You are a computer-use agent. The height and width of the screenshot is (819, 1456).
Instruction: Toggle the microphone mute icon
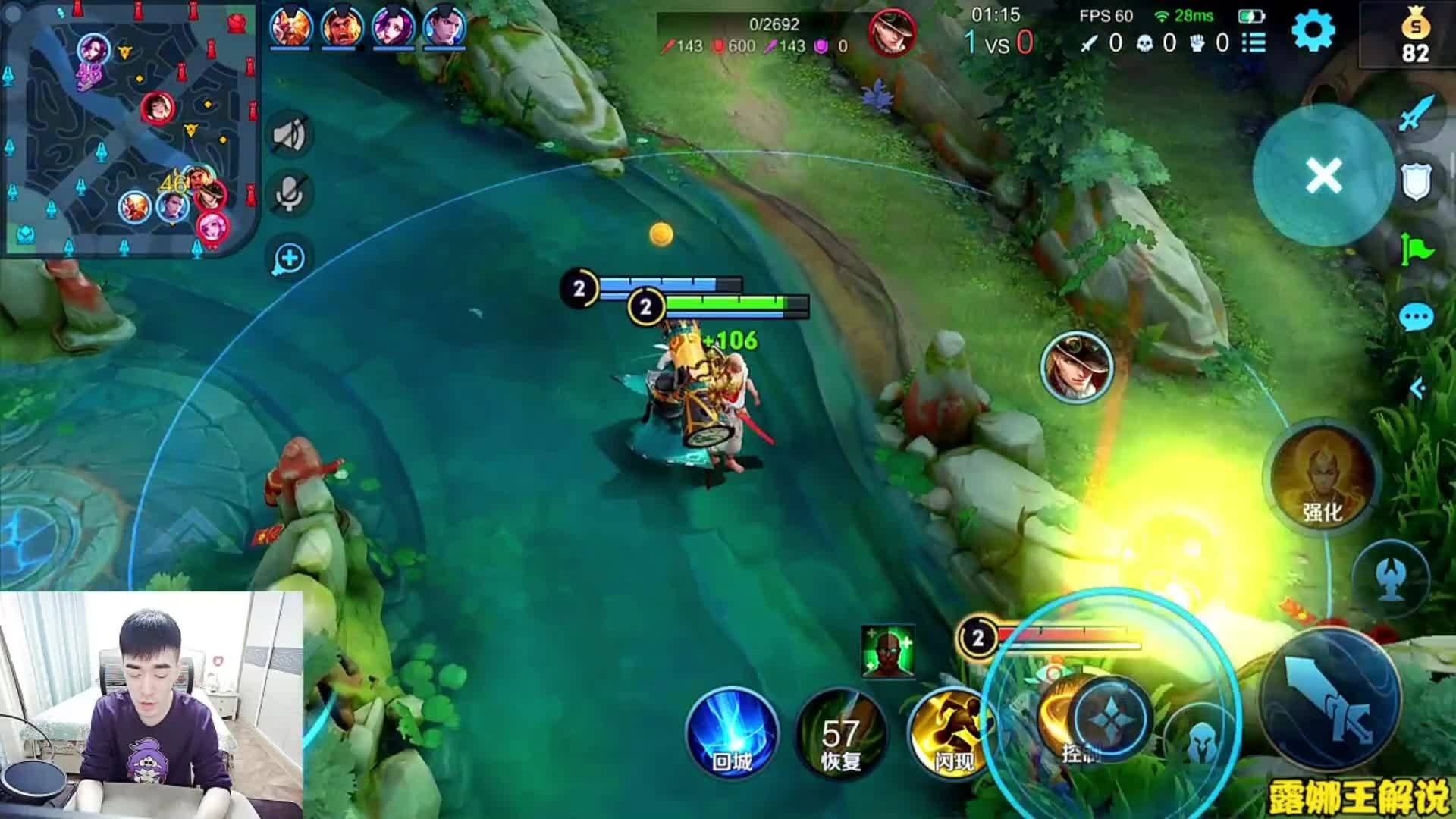tap(289, 194)
